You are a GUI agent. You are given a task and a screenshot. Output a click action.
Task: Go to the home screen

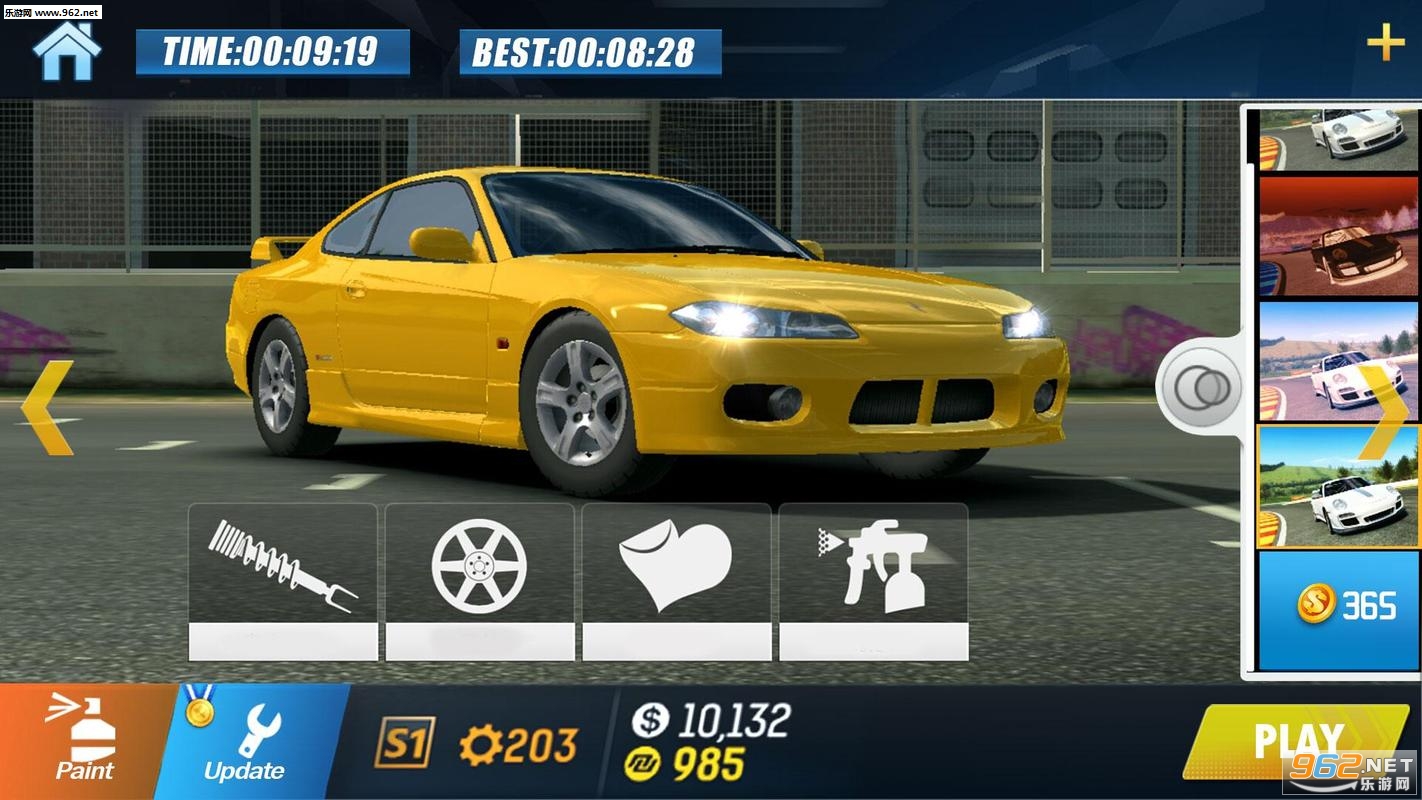[67, 51]
